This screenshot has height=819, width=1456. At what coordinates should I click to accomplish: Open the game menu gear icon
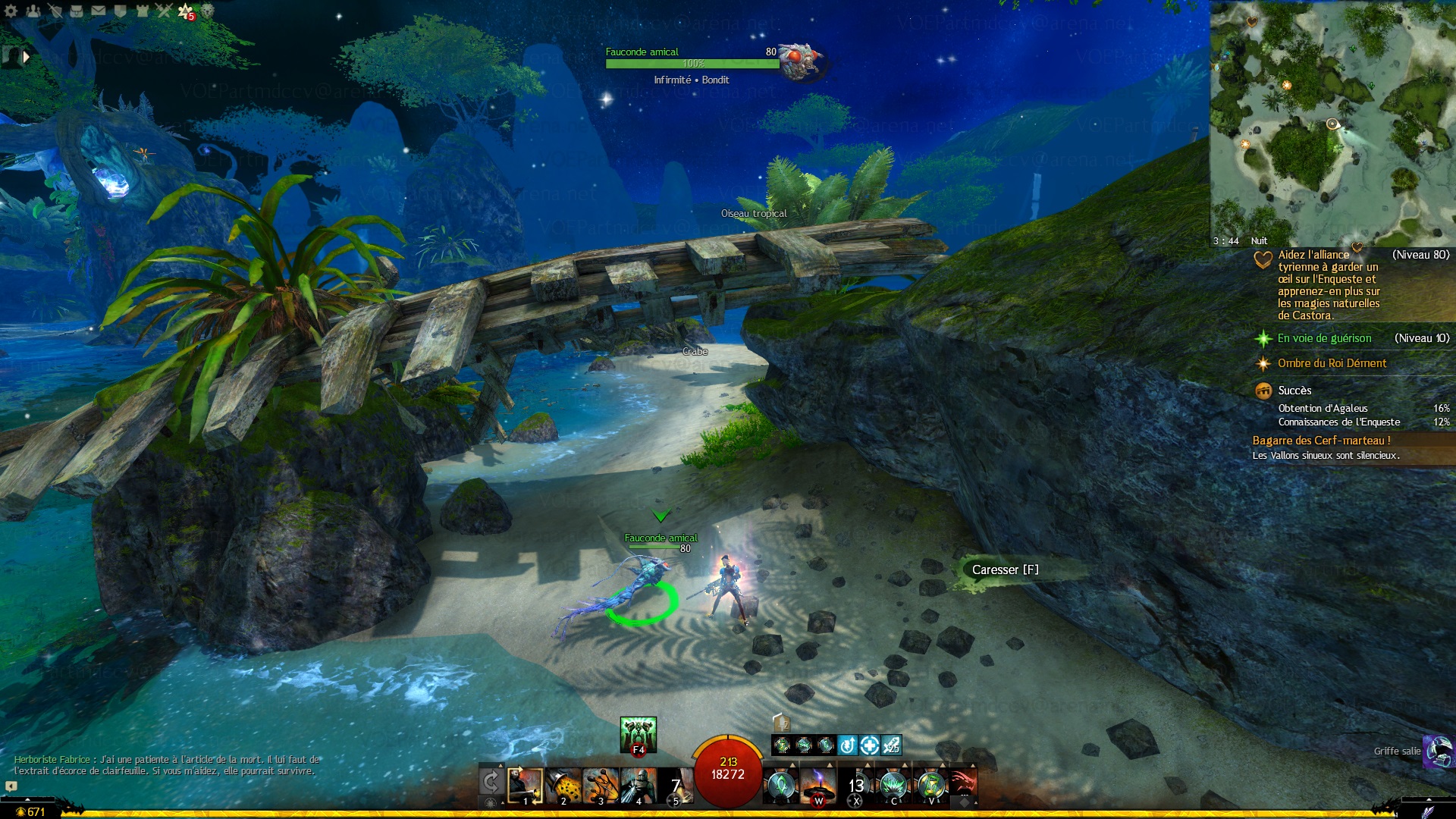point(11,11)
